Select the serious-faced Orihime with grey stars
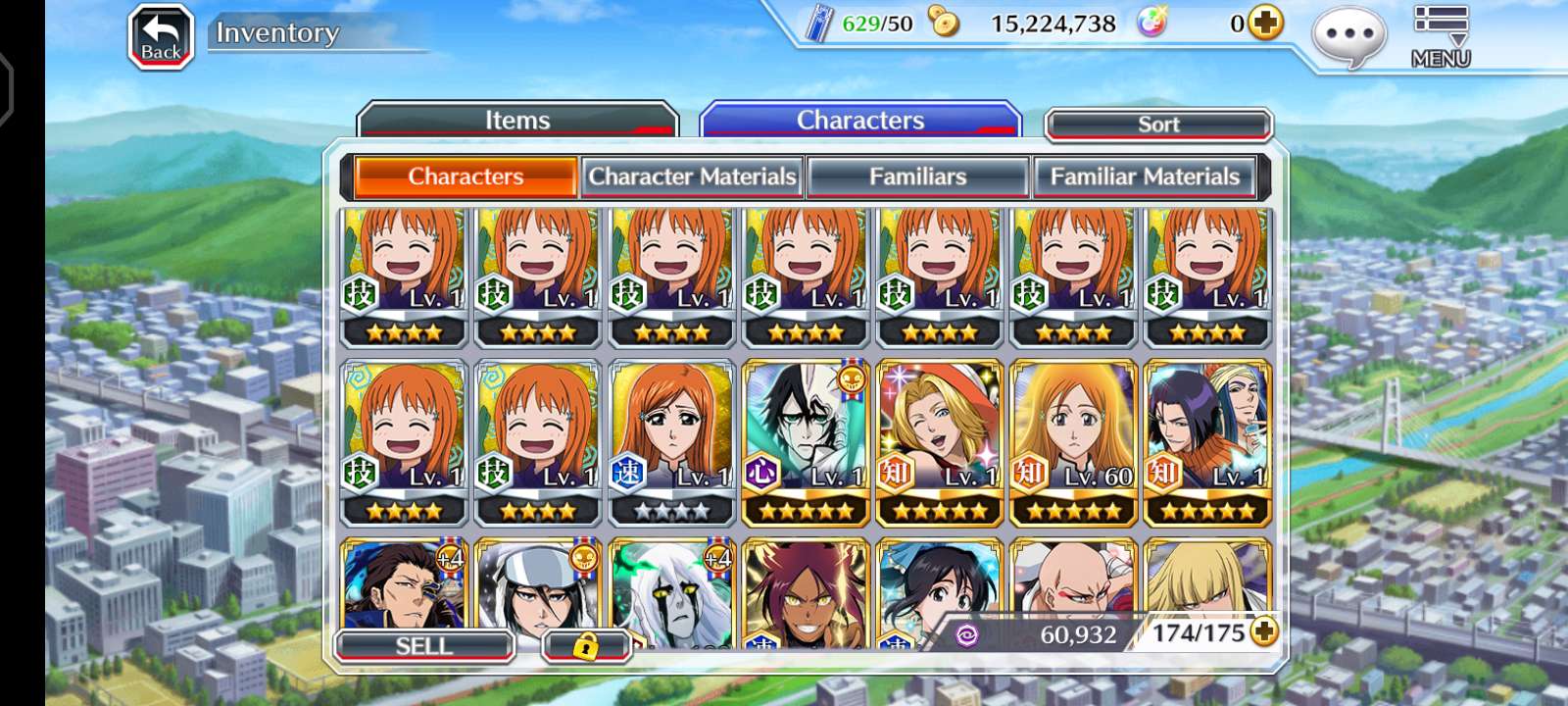Screen dimensions: 1568x706 671,441
